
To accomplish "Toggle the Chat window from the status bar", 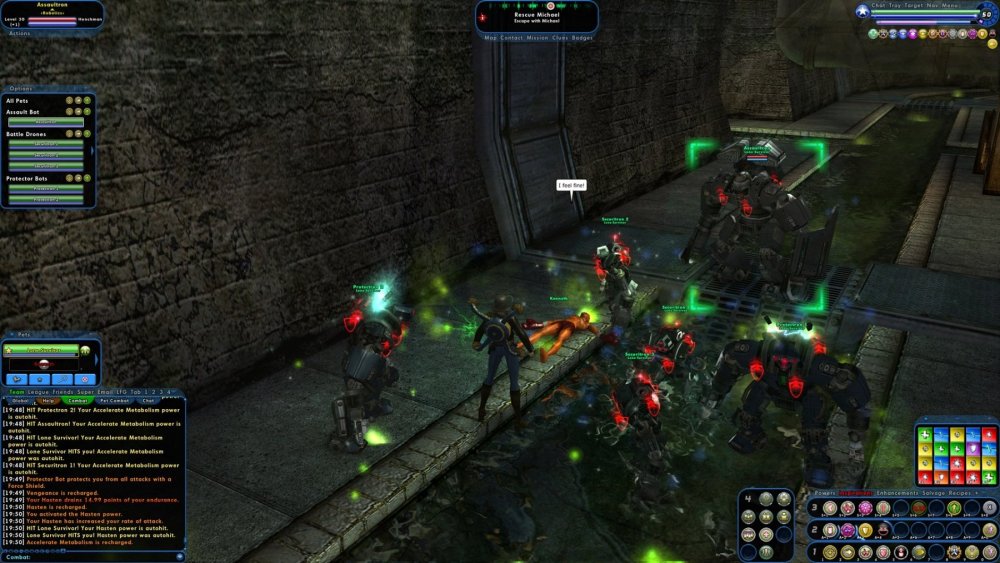I will [x=880, y=5].
